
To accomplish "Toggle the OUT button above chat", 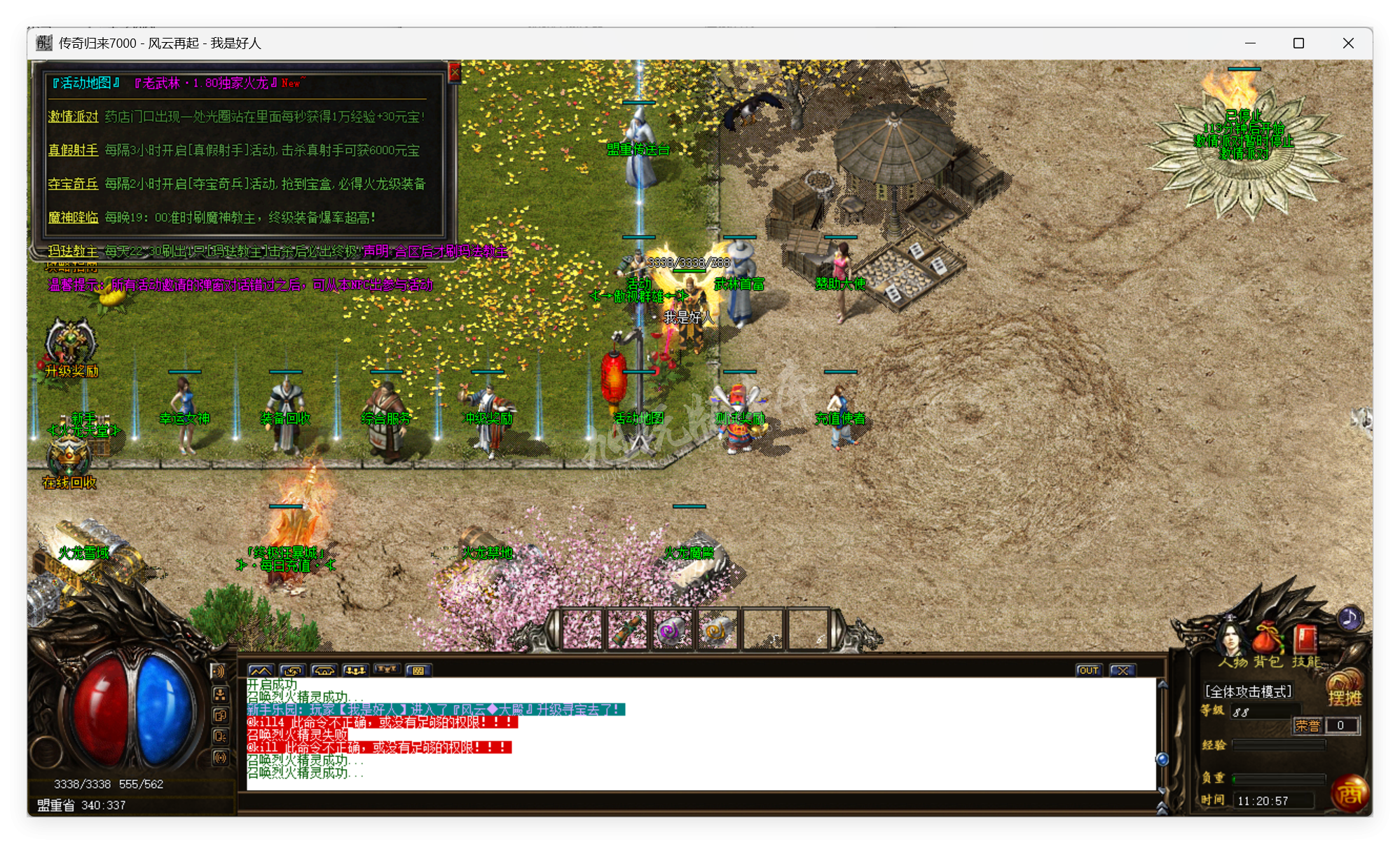I will click(x=1089, y=670).
